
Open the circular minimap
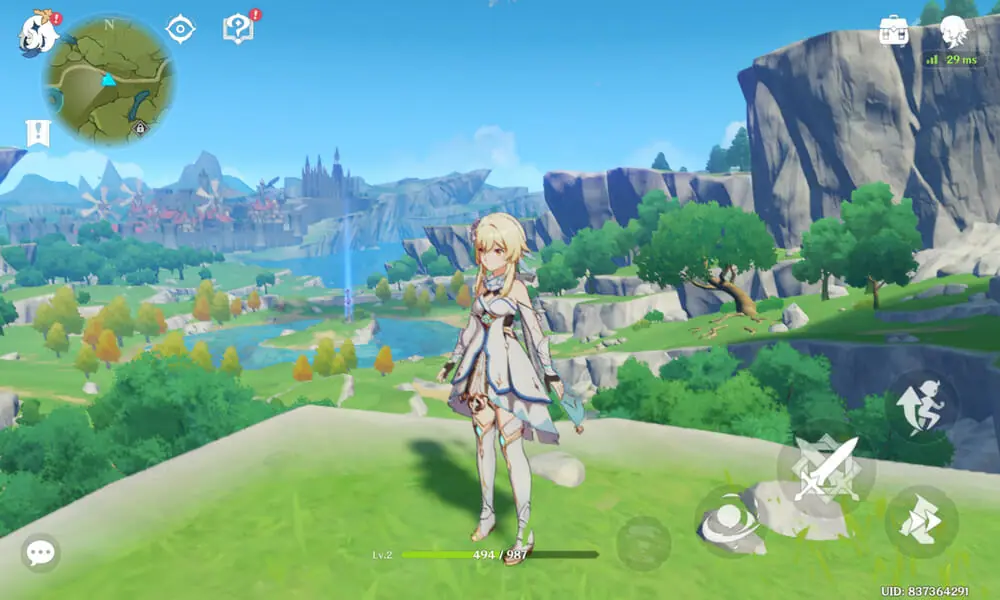click(108, 80)
